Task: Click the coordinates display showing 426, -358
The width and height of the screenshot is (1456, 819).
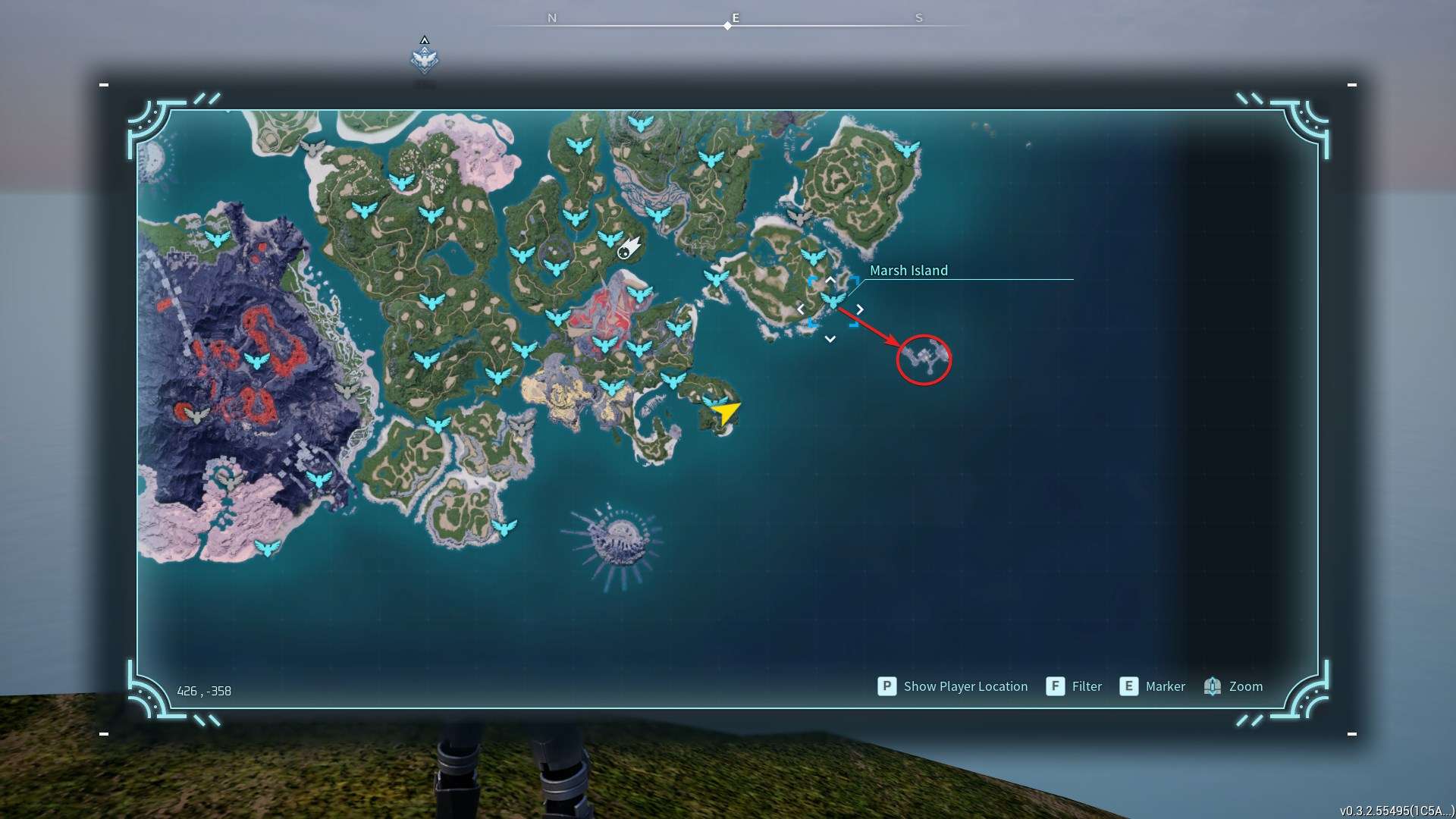Action: 203,691
